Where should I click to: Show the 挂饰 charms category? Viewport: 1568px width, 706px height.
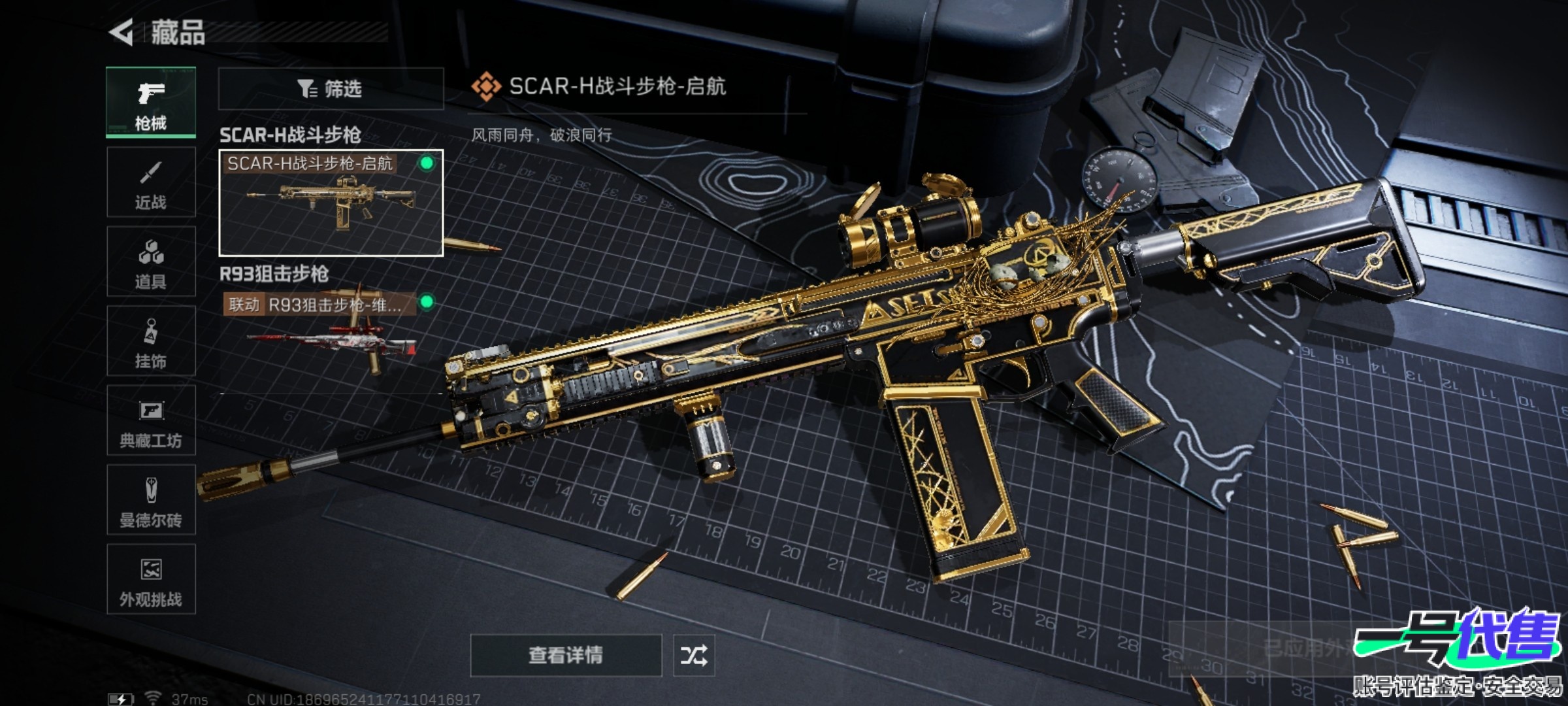(151, 341)
